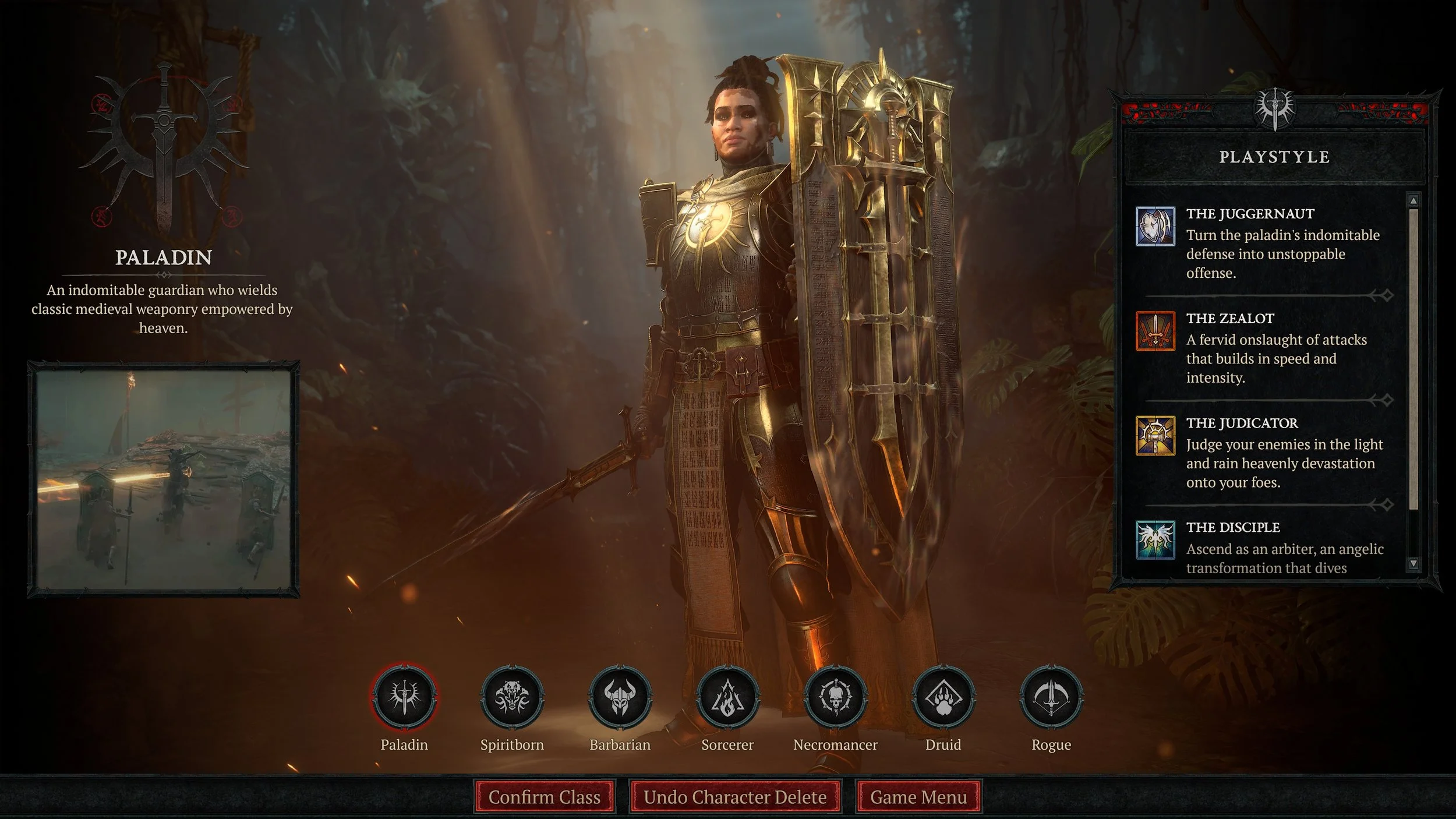1456x819 pixels.
Task: Select the Rogue class icon
Action: [x=1051, y=697]
